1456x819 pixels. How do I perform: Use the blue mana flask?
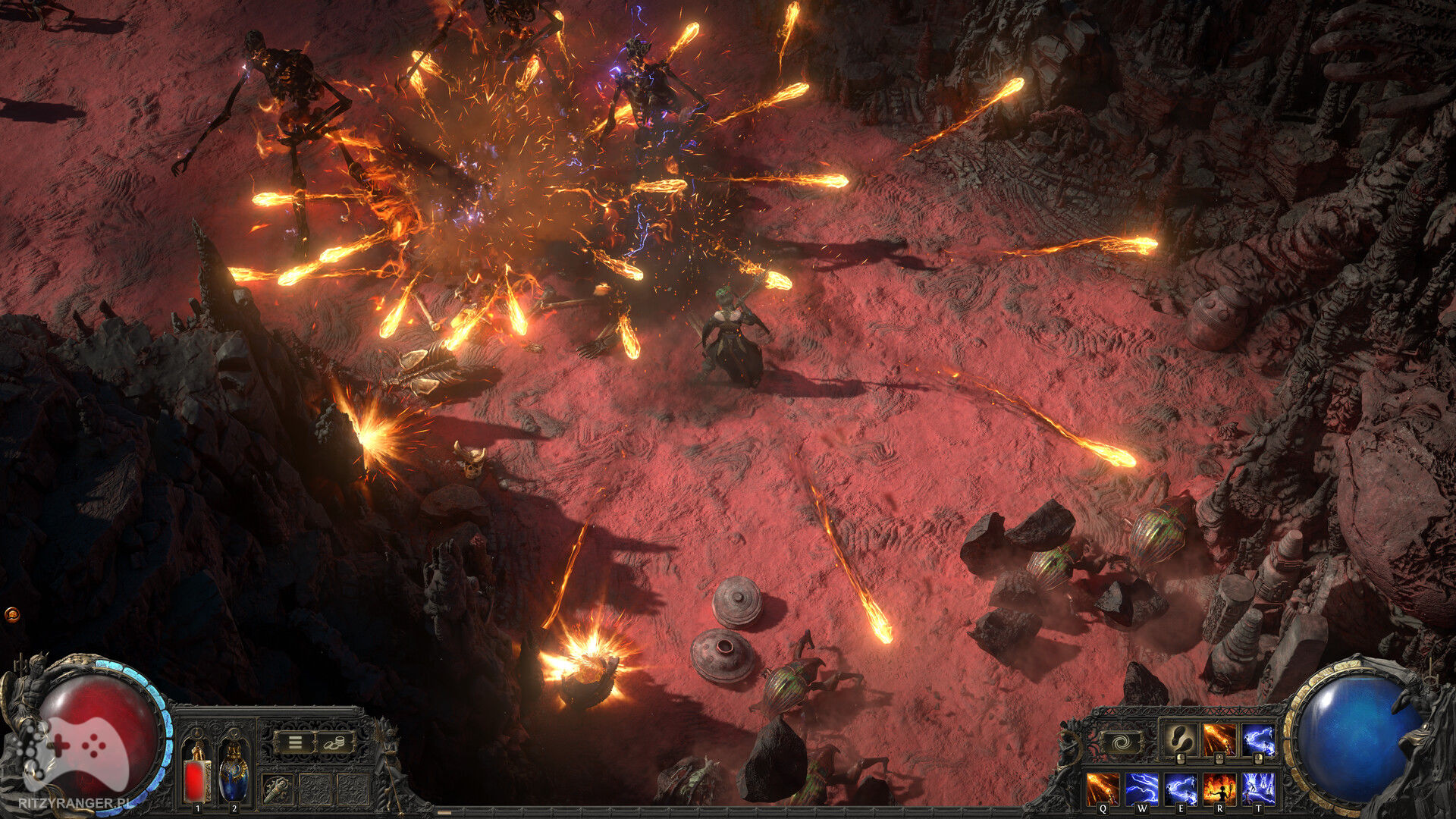(x=233, y=773)
